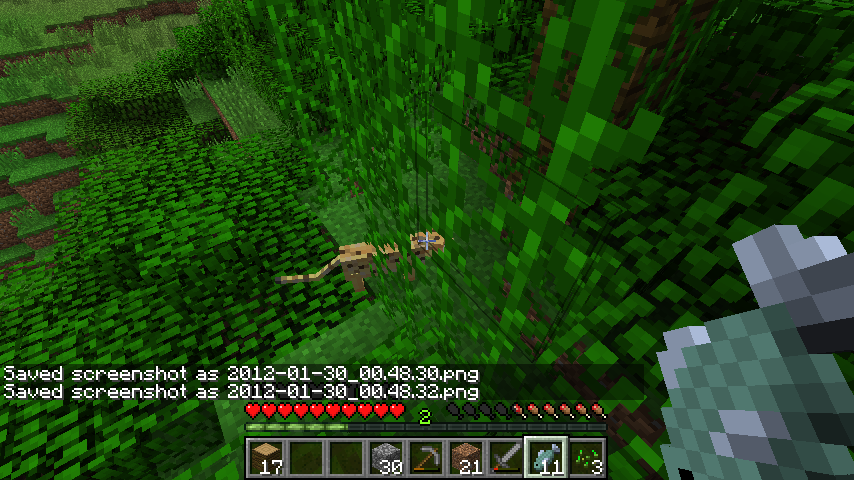Select the dirt block stack
Viewport: 854px width, 480px height.
465,456
